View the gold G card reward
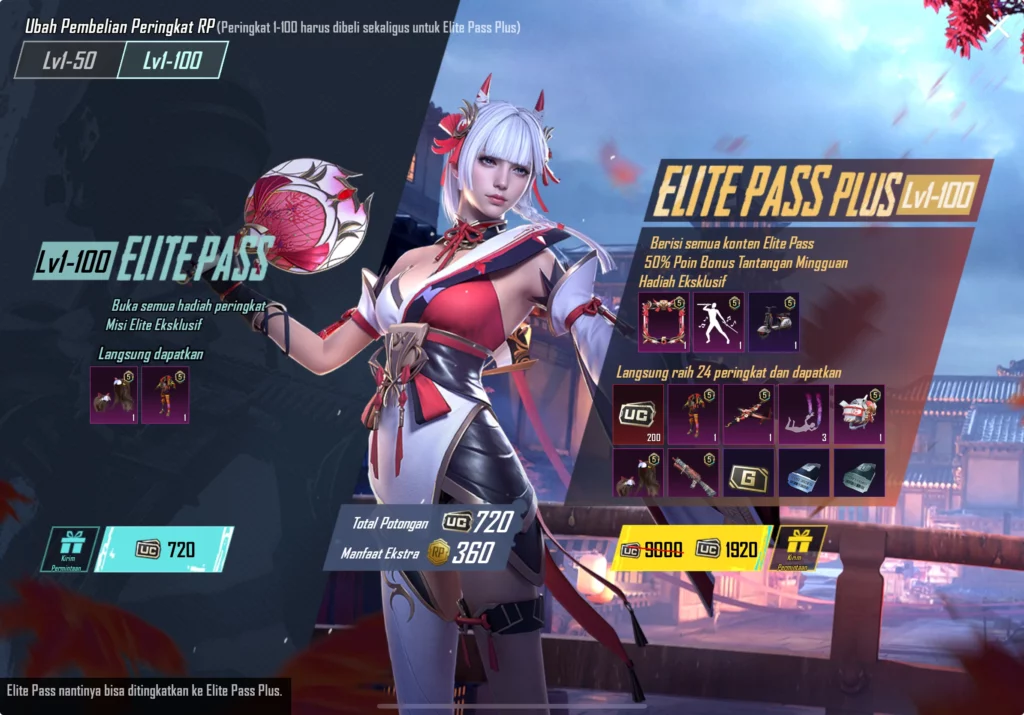This screenshot has height=715, width=1024. (748, 472)
